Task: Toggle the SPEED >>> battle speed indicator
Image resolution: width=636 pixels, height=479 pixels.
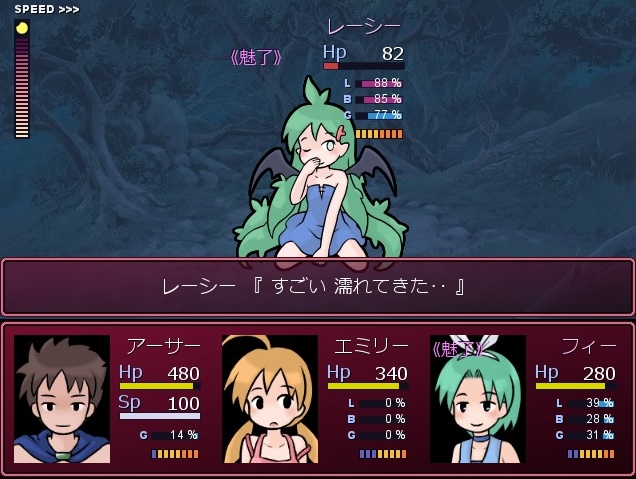Action: (x=46, y=9)
